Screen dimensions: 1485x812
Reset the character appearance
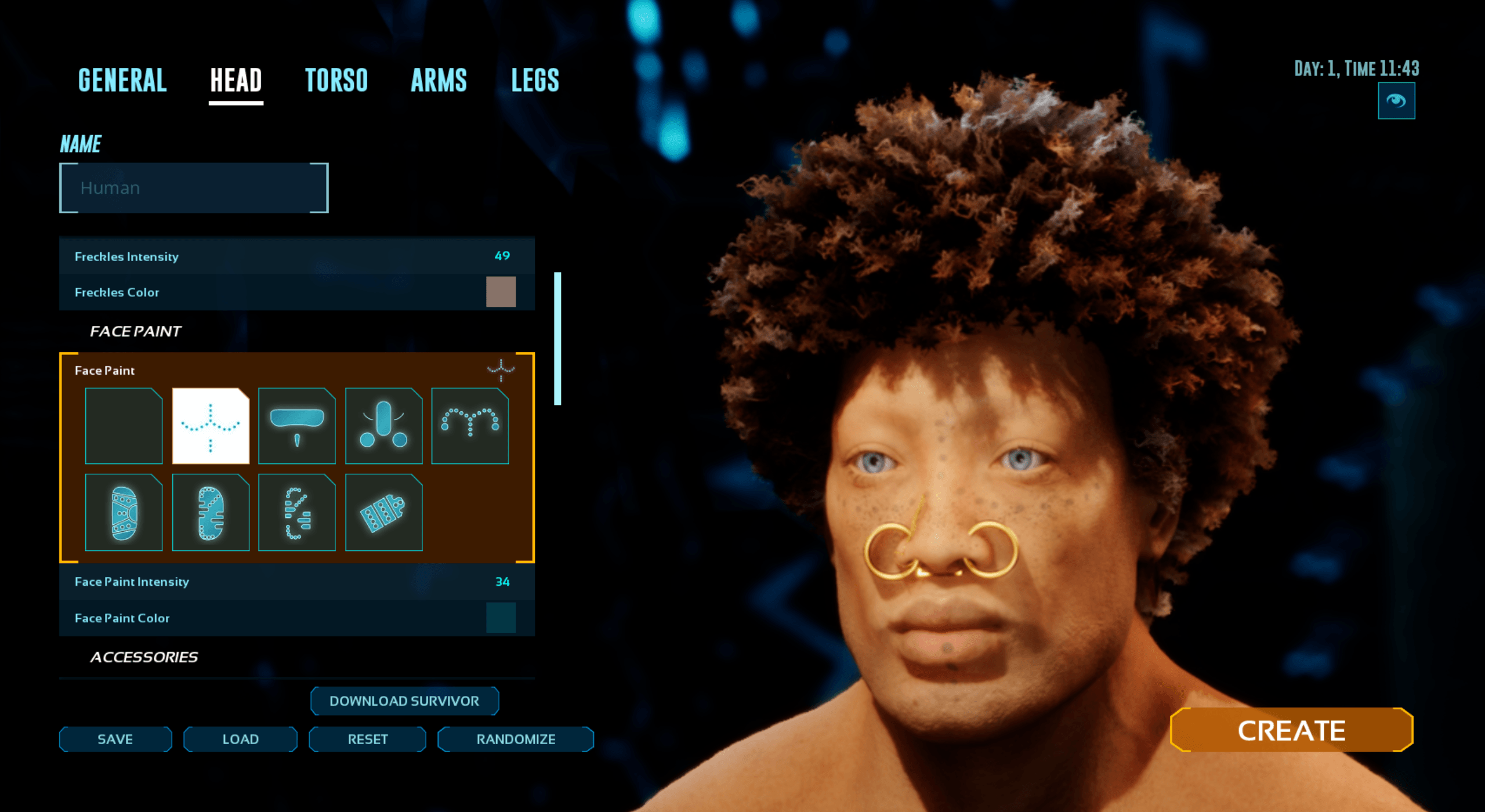coord(367,739)
